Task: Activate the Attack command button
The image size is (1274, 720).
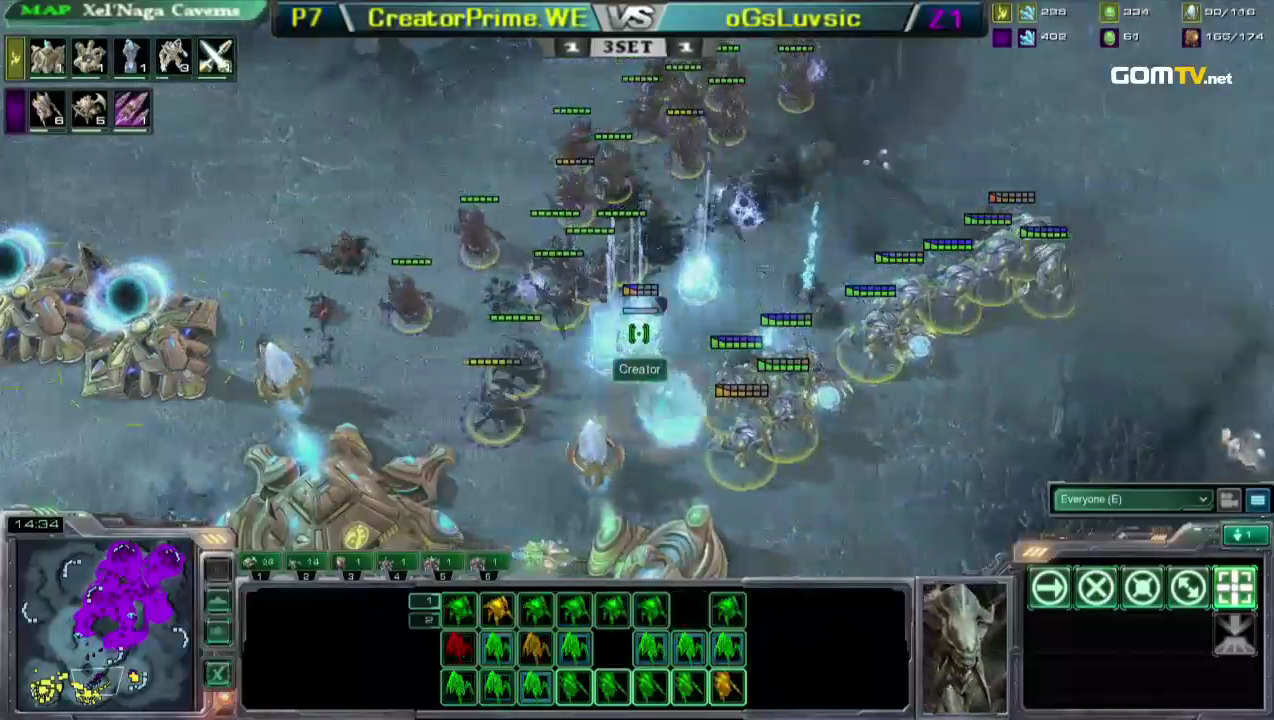Action: pyautogui.click(x=1235, y=589)
